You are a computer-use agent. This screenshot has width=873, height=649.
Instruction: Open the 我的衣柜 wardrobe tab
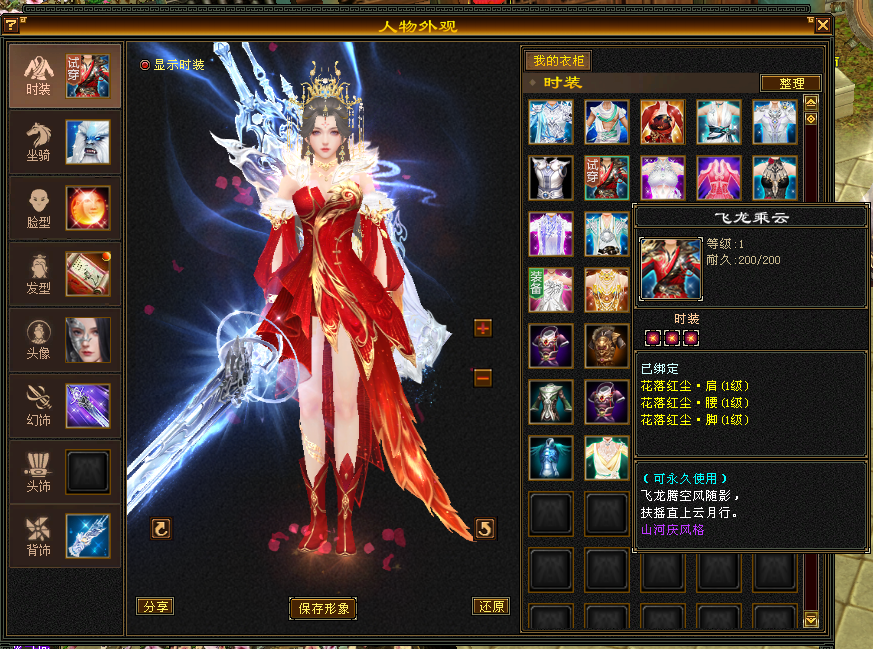point(558,61)
